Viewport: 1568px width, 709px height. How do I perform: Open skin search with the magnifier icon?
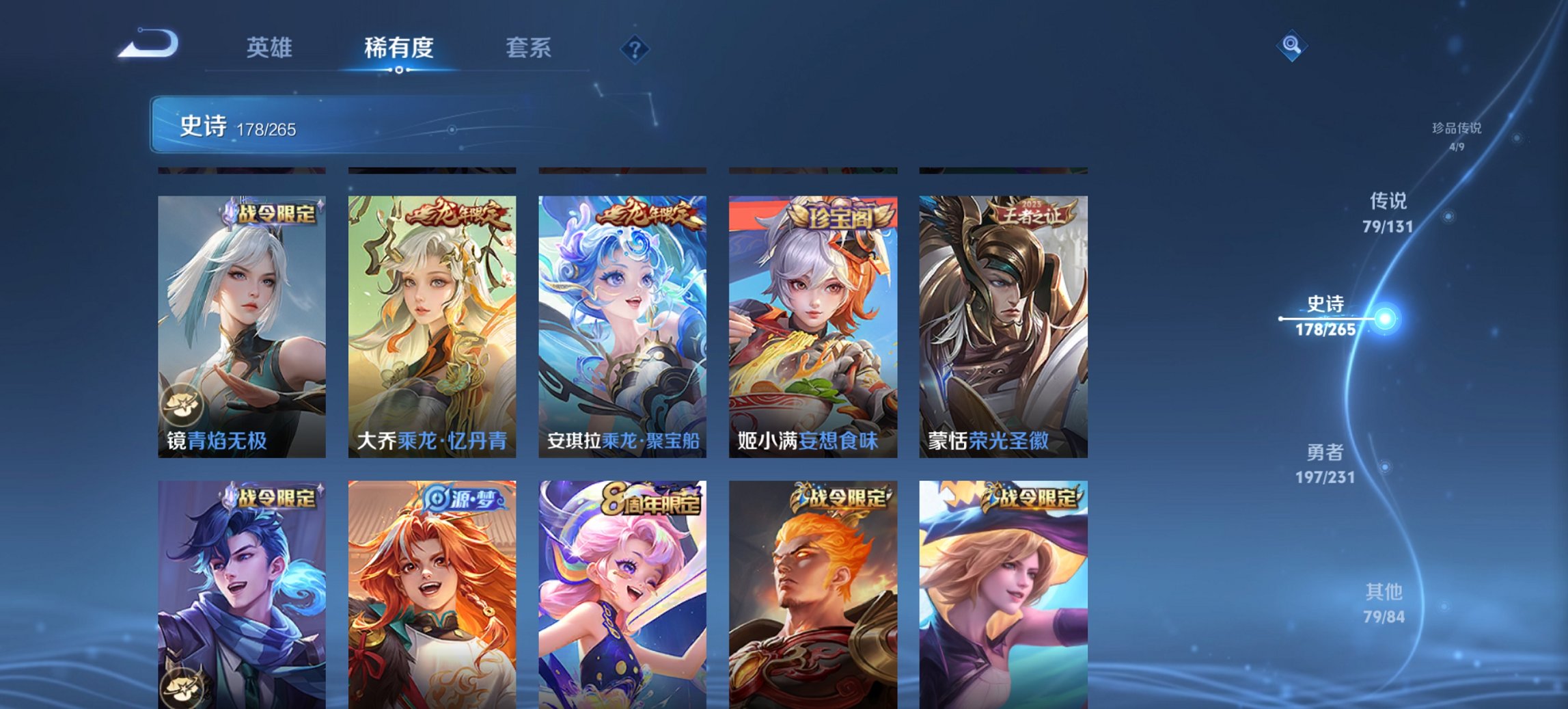point(1291,44)
